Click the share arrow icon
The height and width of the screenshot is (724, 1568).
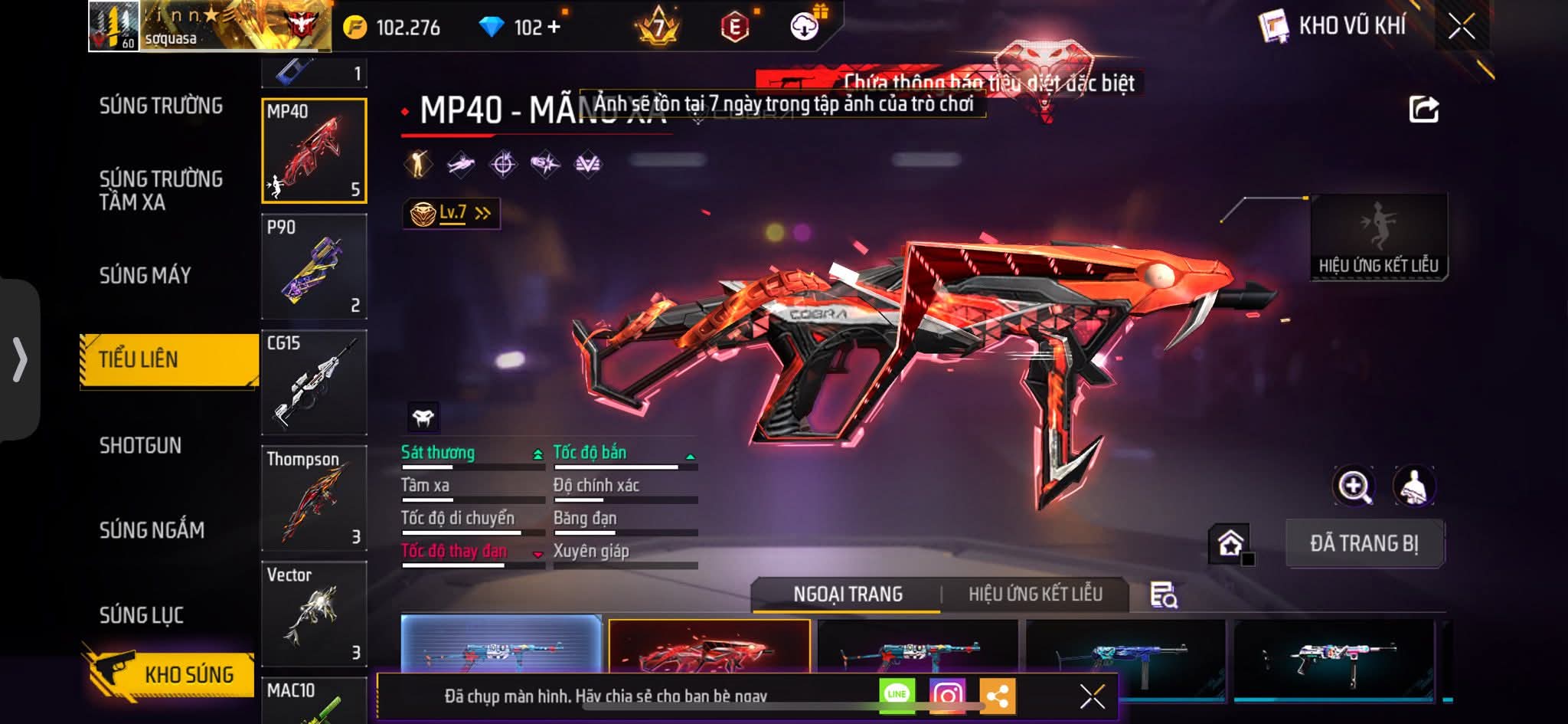click(x=1423, y=110)
